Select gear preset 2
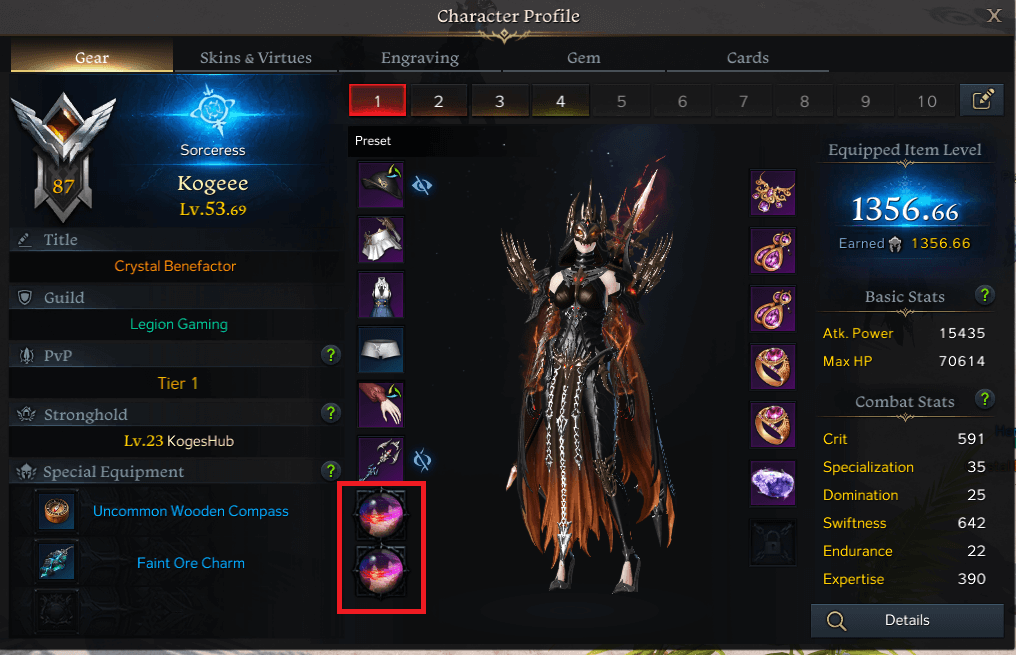This screenshot has width=1016, height=657. tap(438, 101)
